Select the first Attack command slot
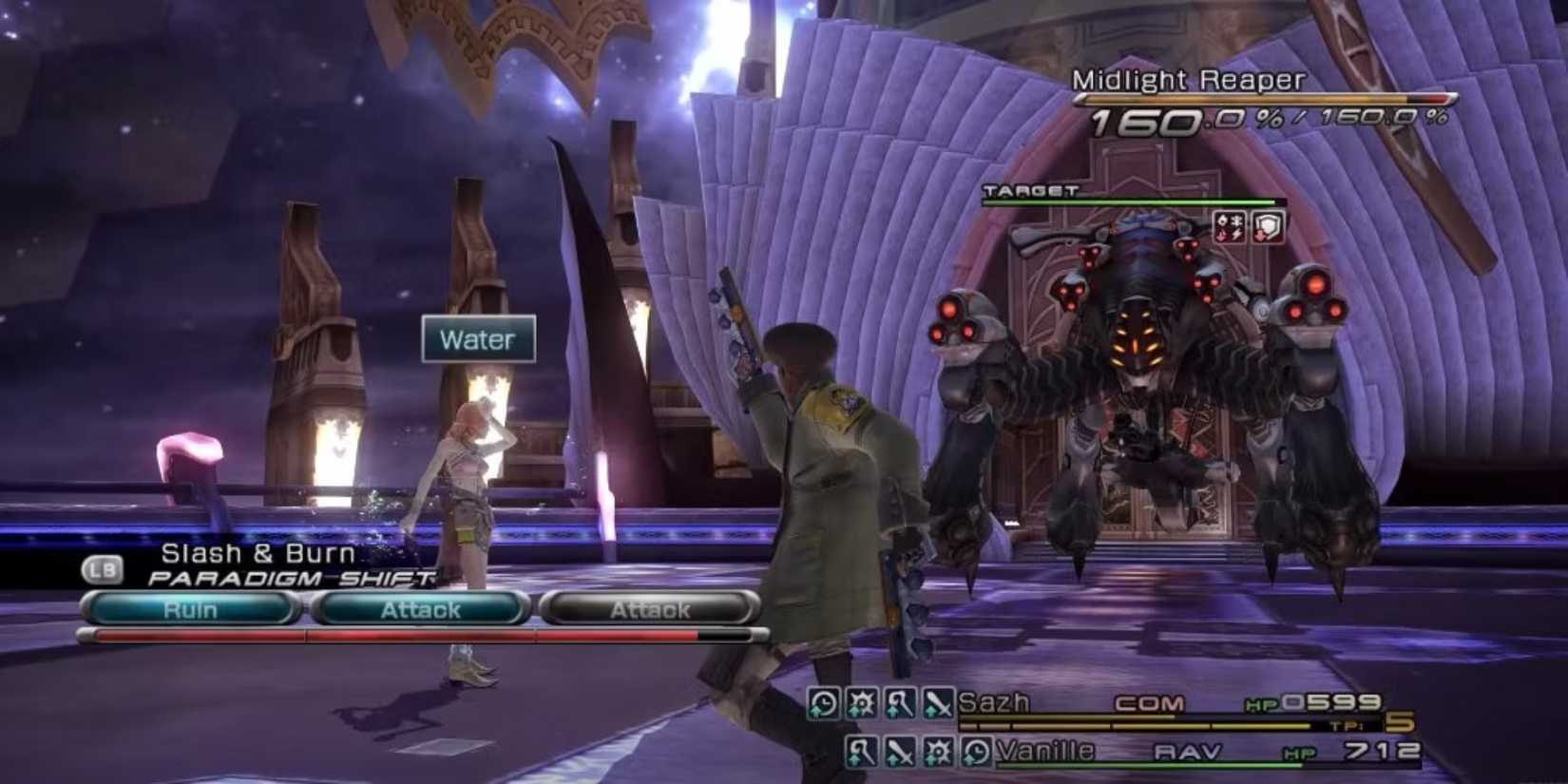The height and width of the screenshot is (784, 1568). pyautogui.click(x=421, y=610)
